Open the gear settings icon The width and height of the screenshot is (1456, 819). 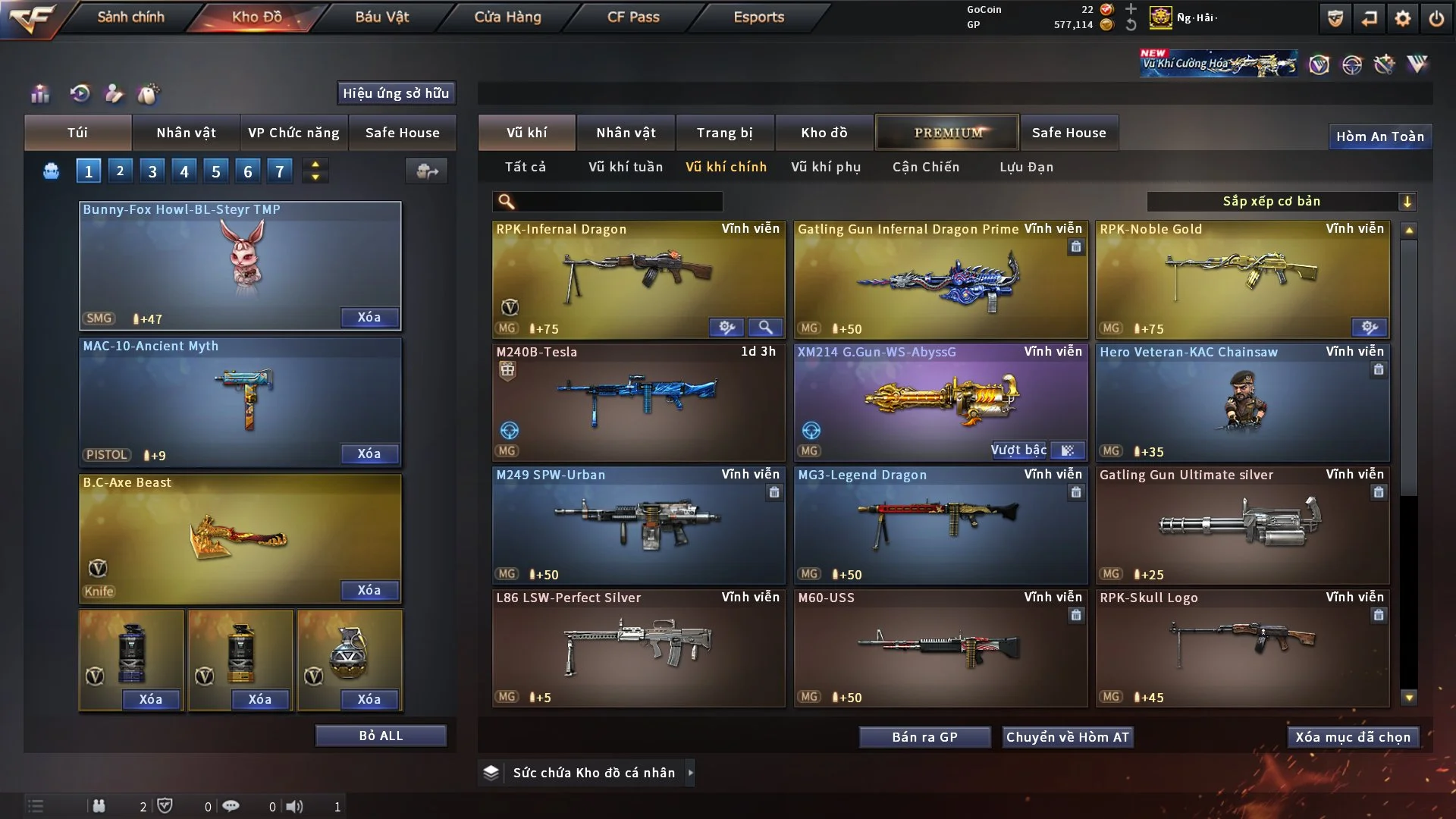[x=1402, y=18]
